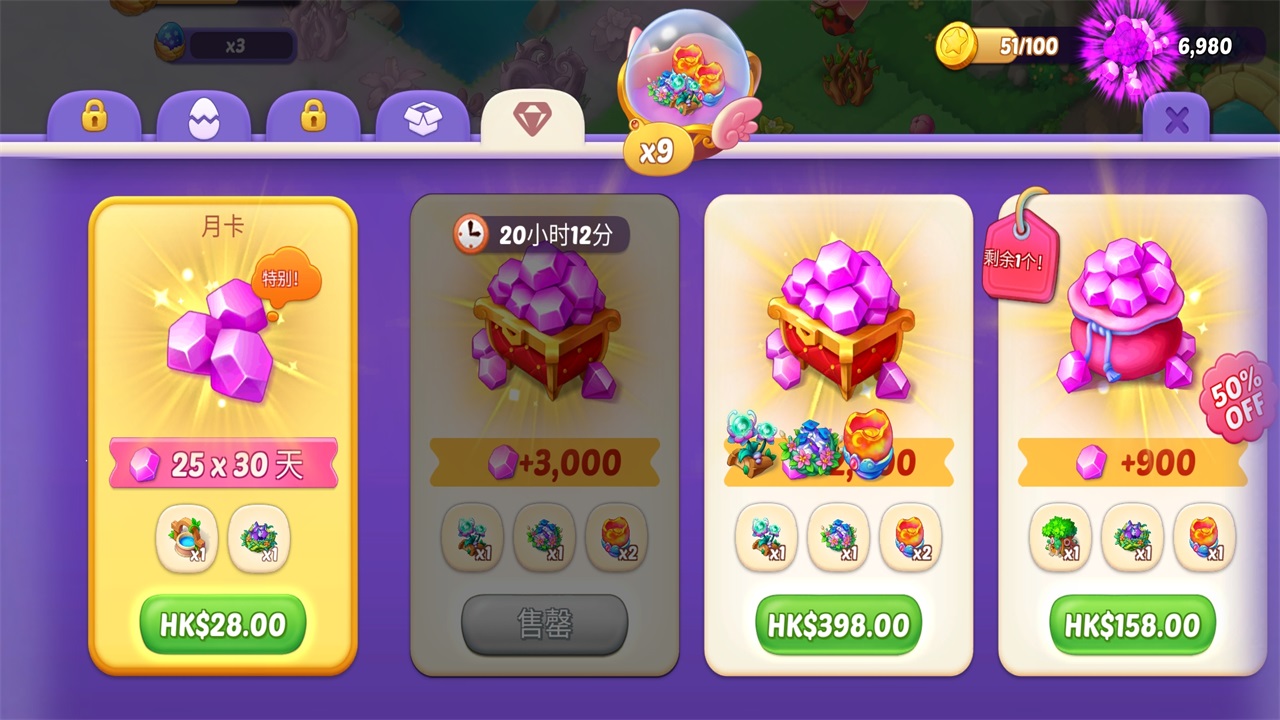Viewport: 1280px width, 720px height.
Task: Select the gem diamond shop tab
Action: point(532,119)
